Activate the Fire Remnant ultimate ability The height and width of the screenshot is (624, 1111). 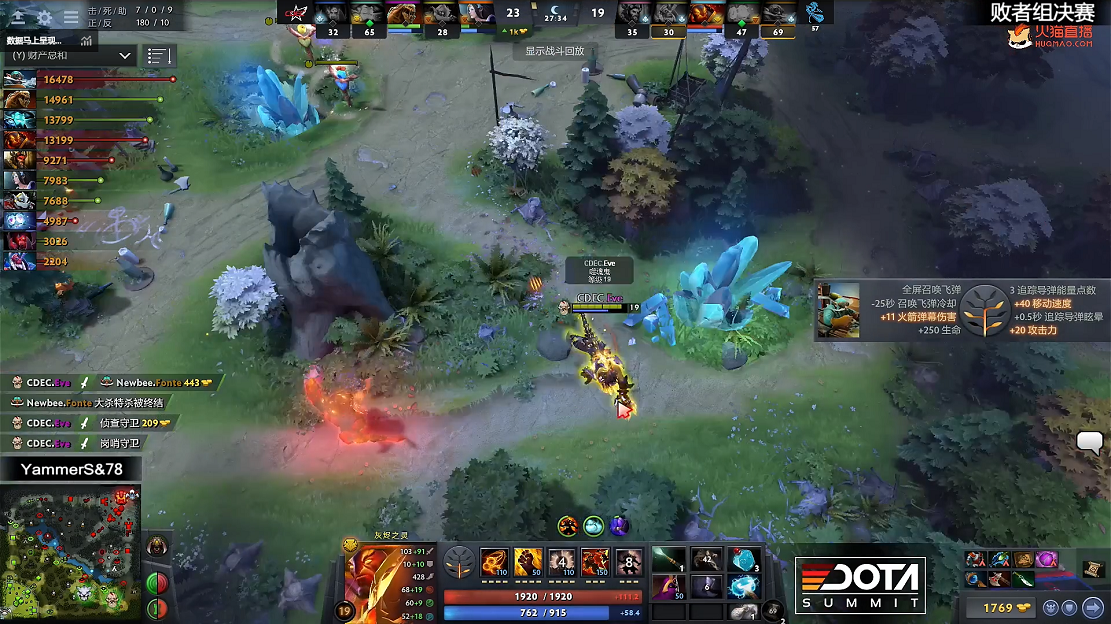coord(628,562)
